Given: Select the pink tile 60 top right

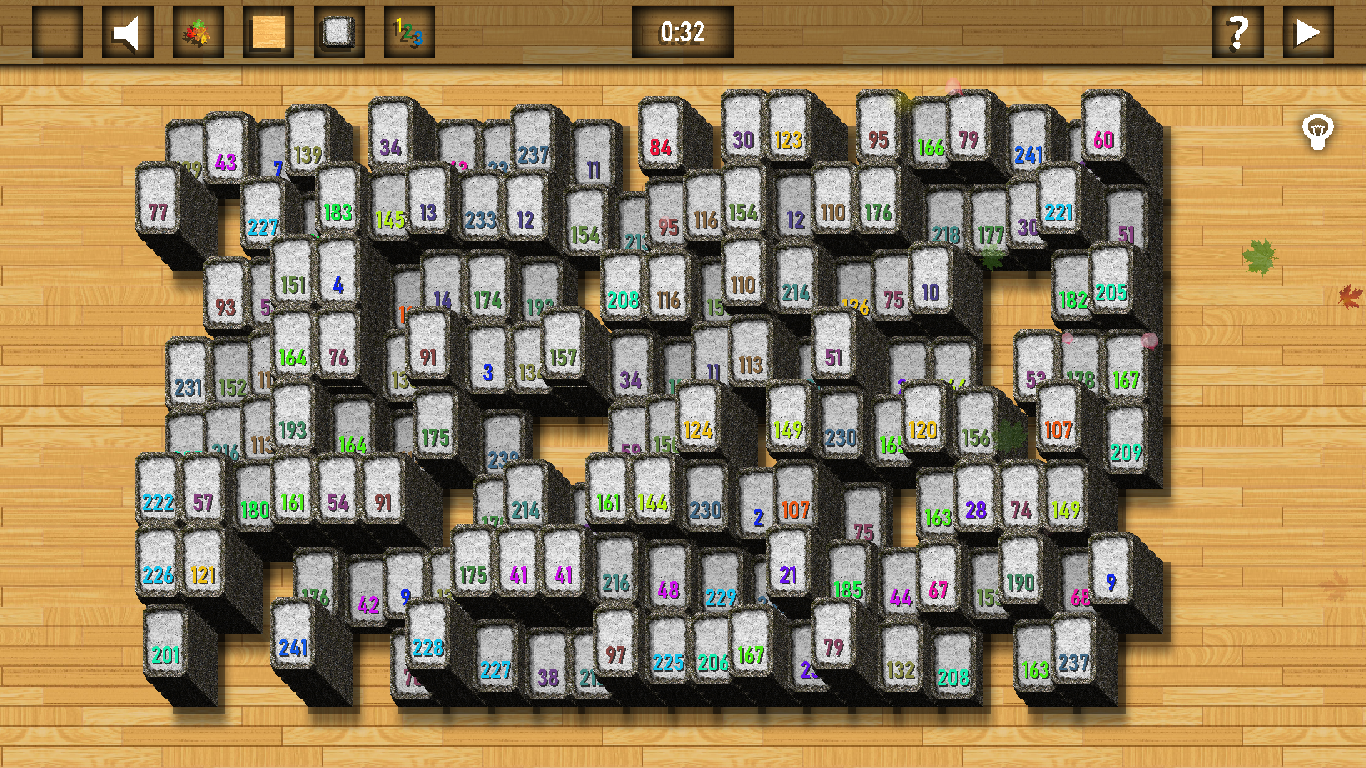Looking at the screenshot, I should coord(1100,130).
